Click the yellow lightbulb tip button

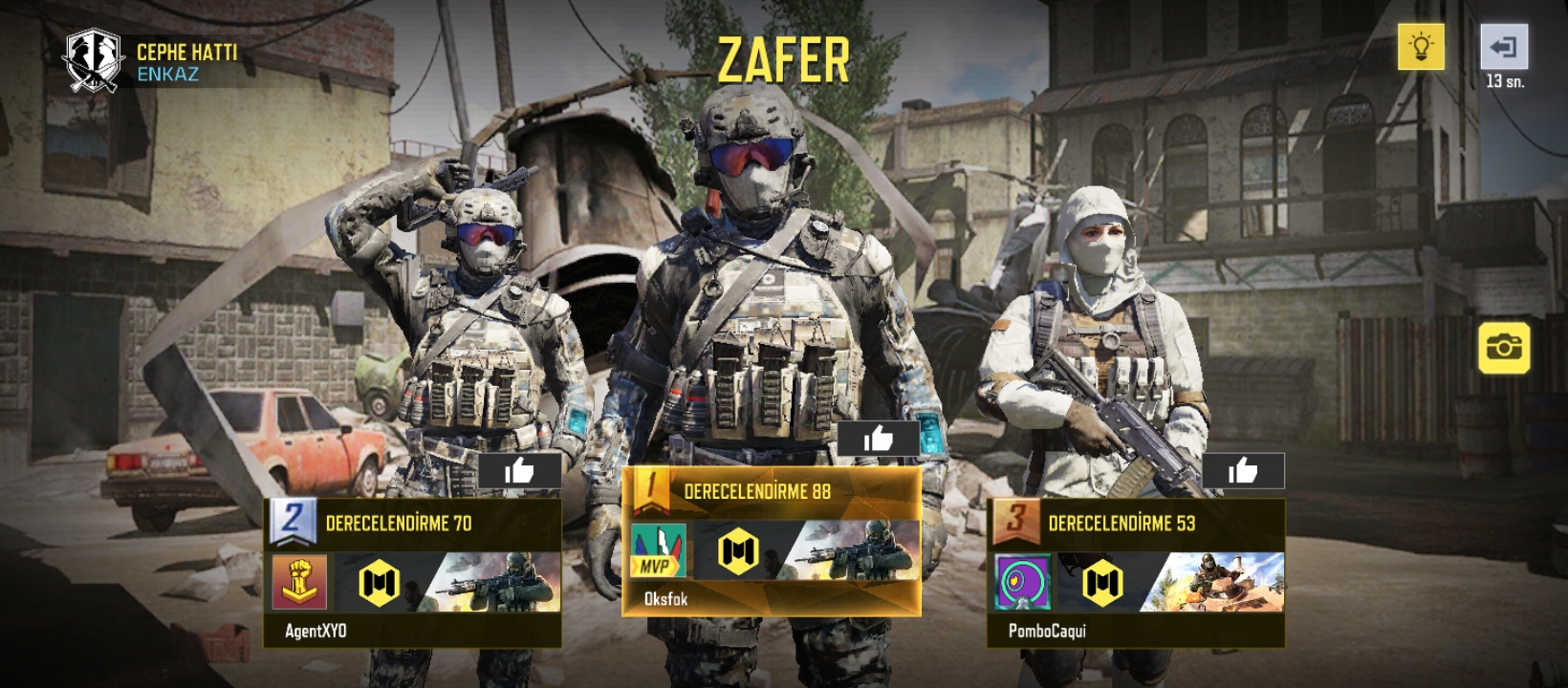(1421, 47)
